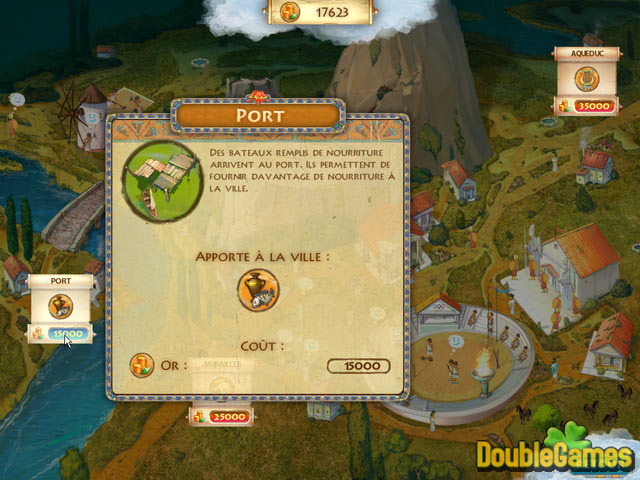This screenshot has width=640, height=480.
Task: Select the Port building icon card
Action: point(62,306)
